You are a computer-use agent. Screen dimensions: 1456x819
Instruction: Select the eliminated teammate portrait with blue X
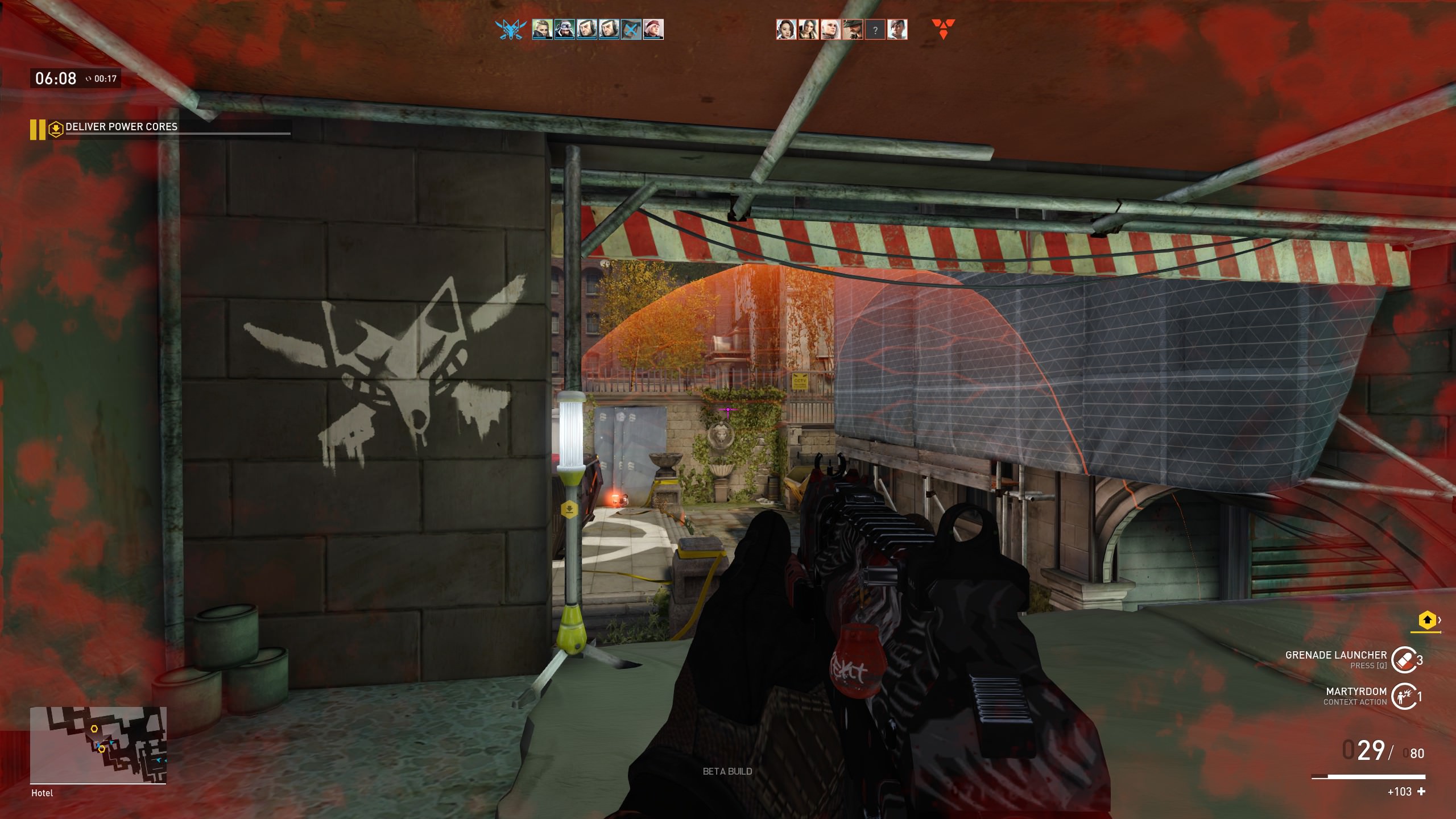click(631, 30)
